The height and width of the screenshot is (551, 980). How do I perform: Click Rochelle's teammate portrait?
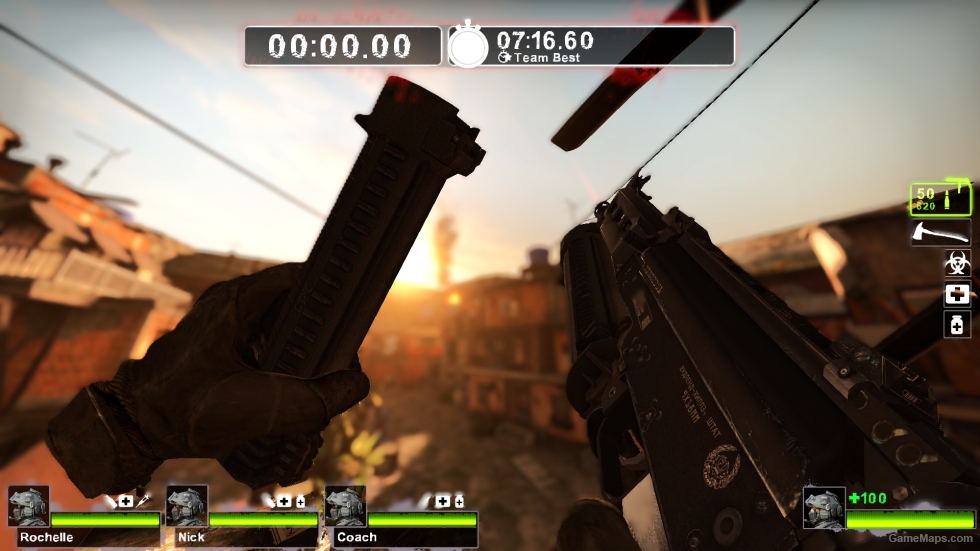coord(28,507)
